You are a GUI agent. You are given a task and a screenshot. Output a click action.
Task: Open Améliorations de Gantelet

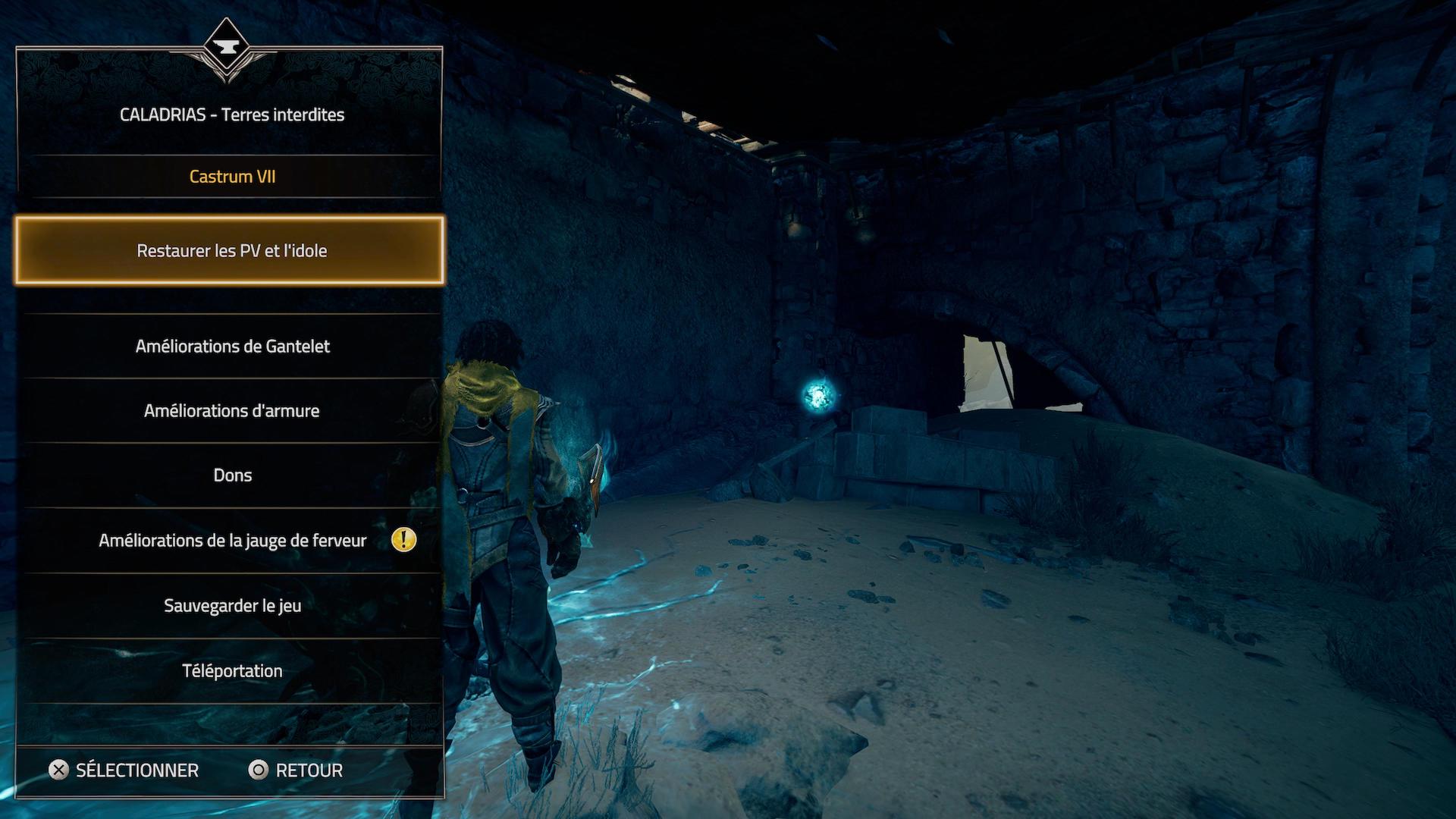pyautogui.click(x=232, y=347)
